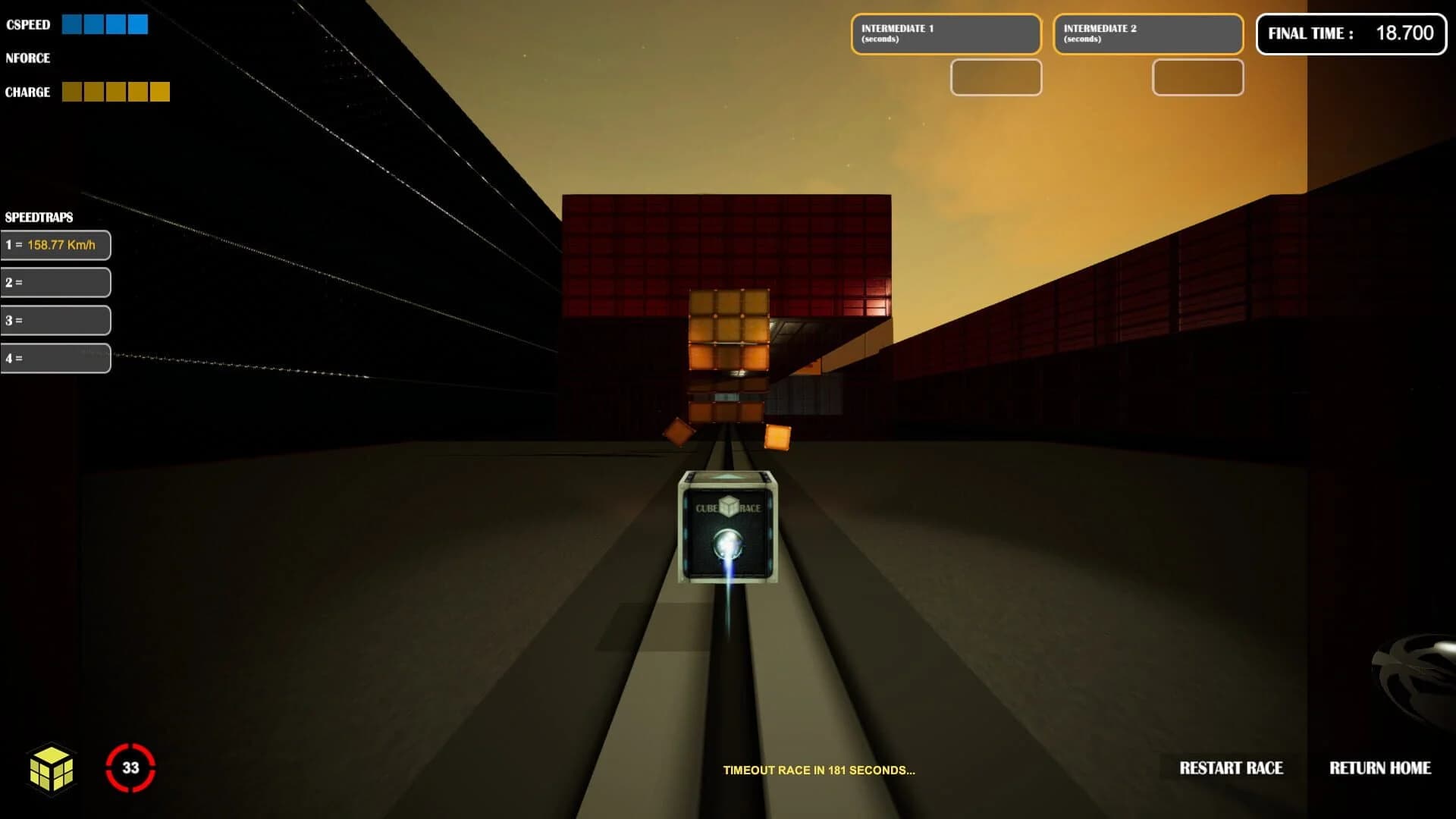
Task: Expand speedtrap slot 4 entry
Action: pyautogui.click(x=56, y=357)
